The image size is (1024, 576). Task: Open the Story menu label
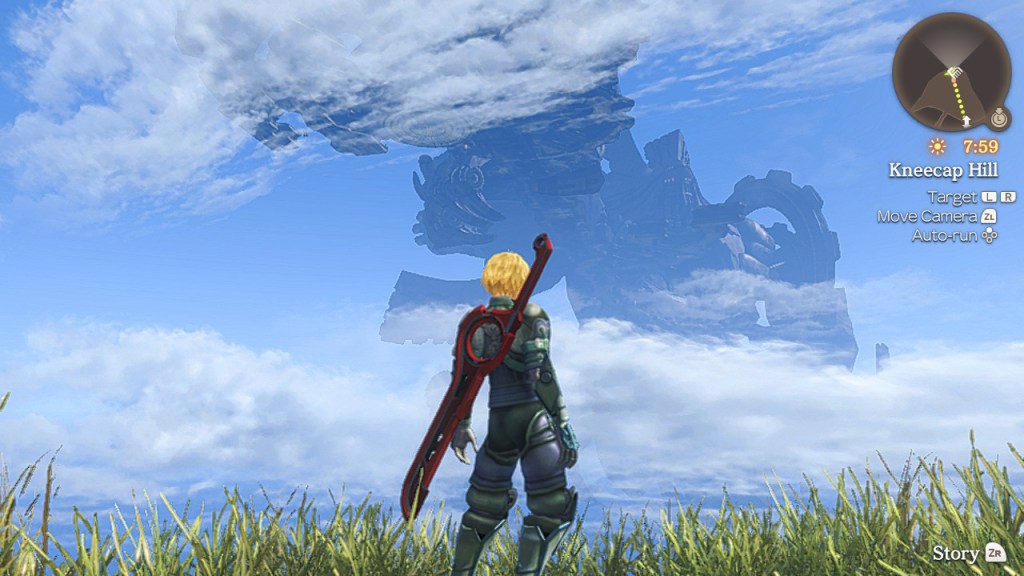click(x=955, y=553)
